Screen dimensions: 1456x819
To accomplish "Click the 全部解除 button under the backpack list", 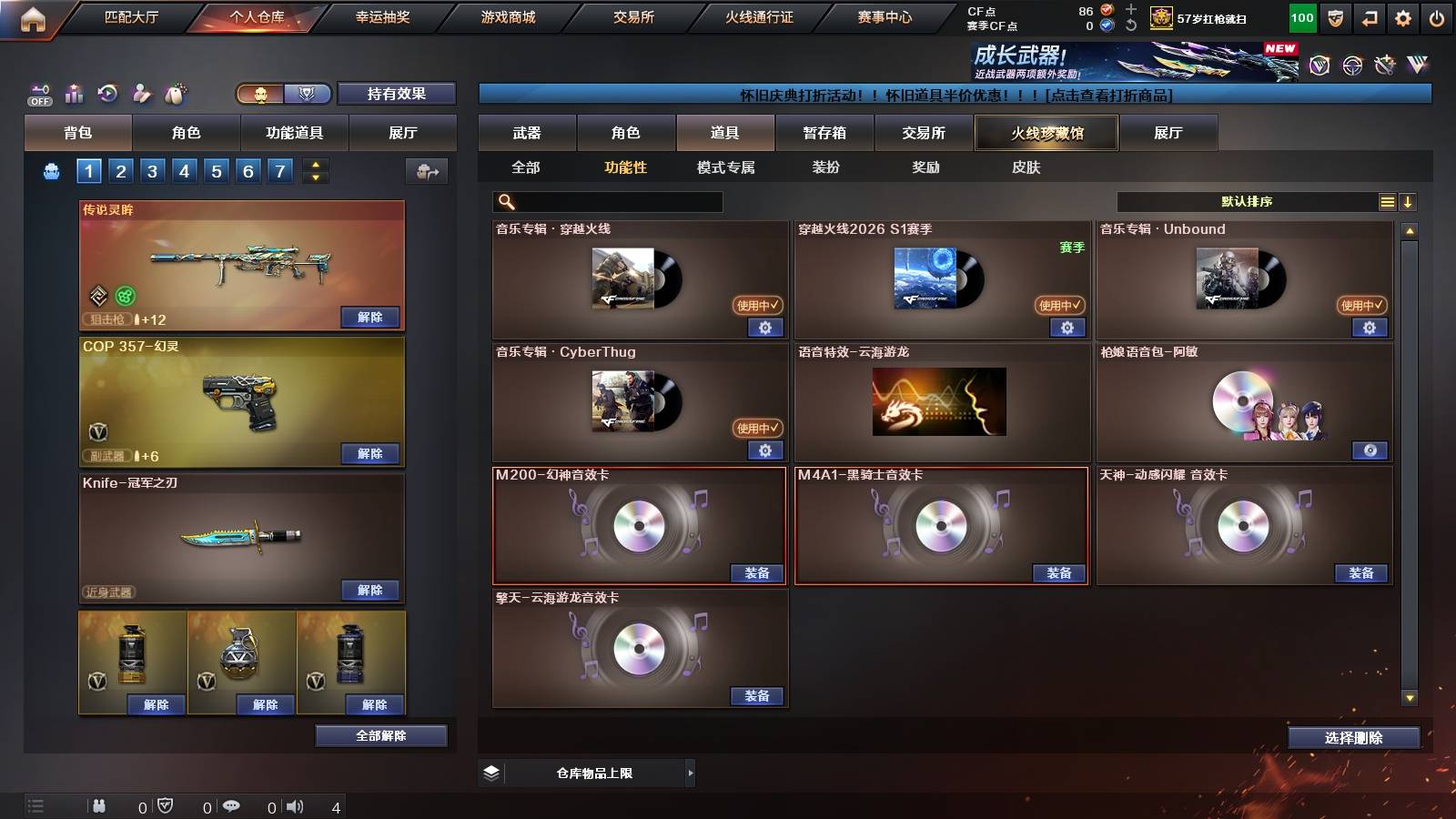I will (x=381, y=735).
